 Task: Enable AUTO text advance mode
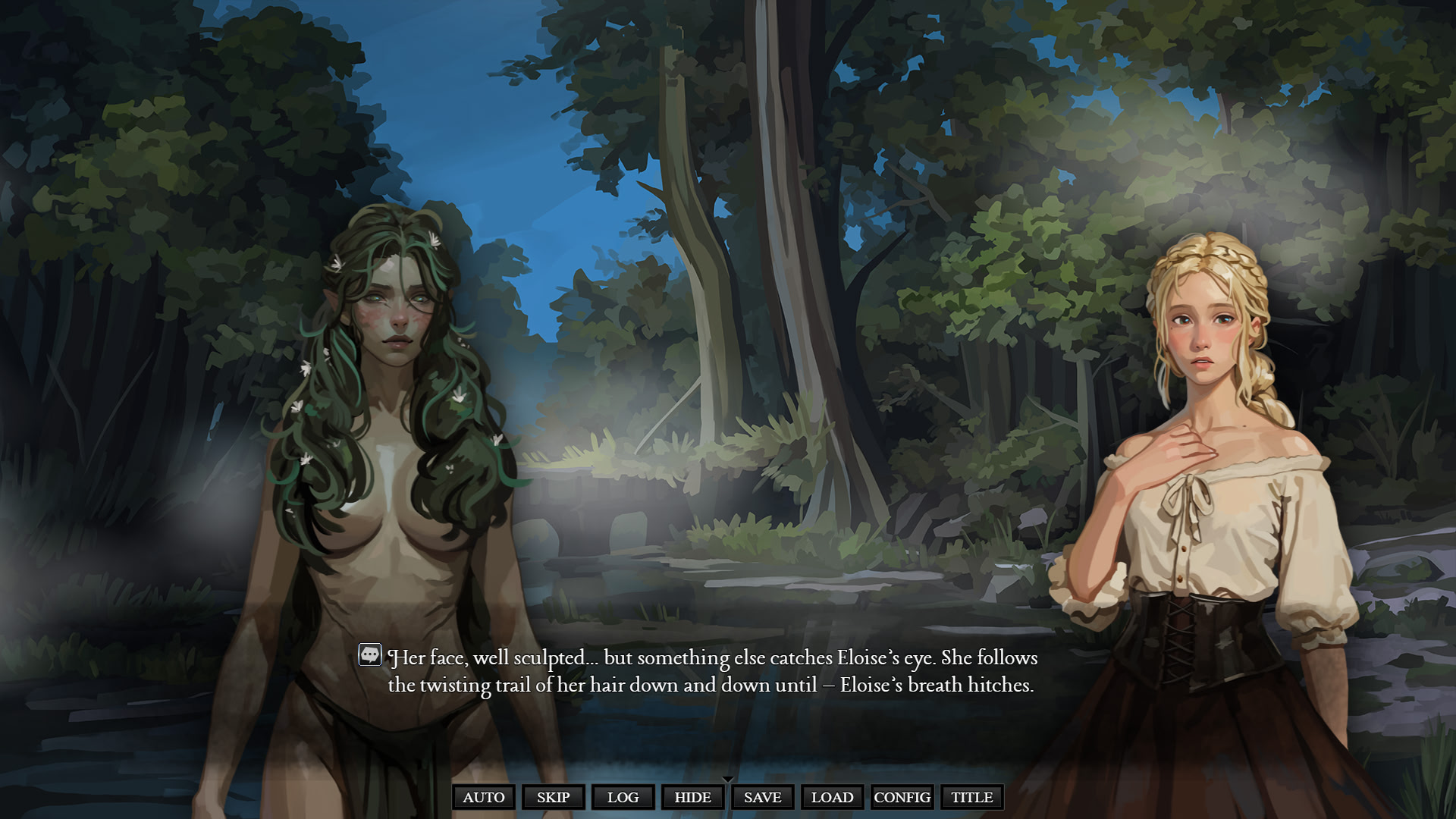click(x=484, y=797)
